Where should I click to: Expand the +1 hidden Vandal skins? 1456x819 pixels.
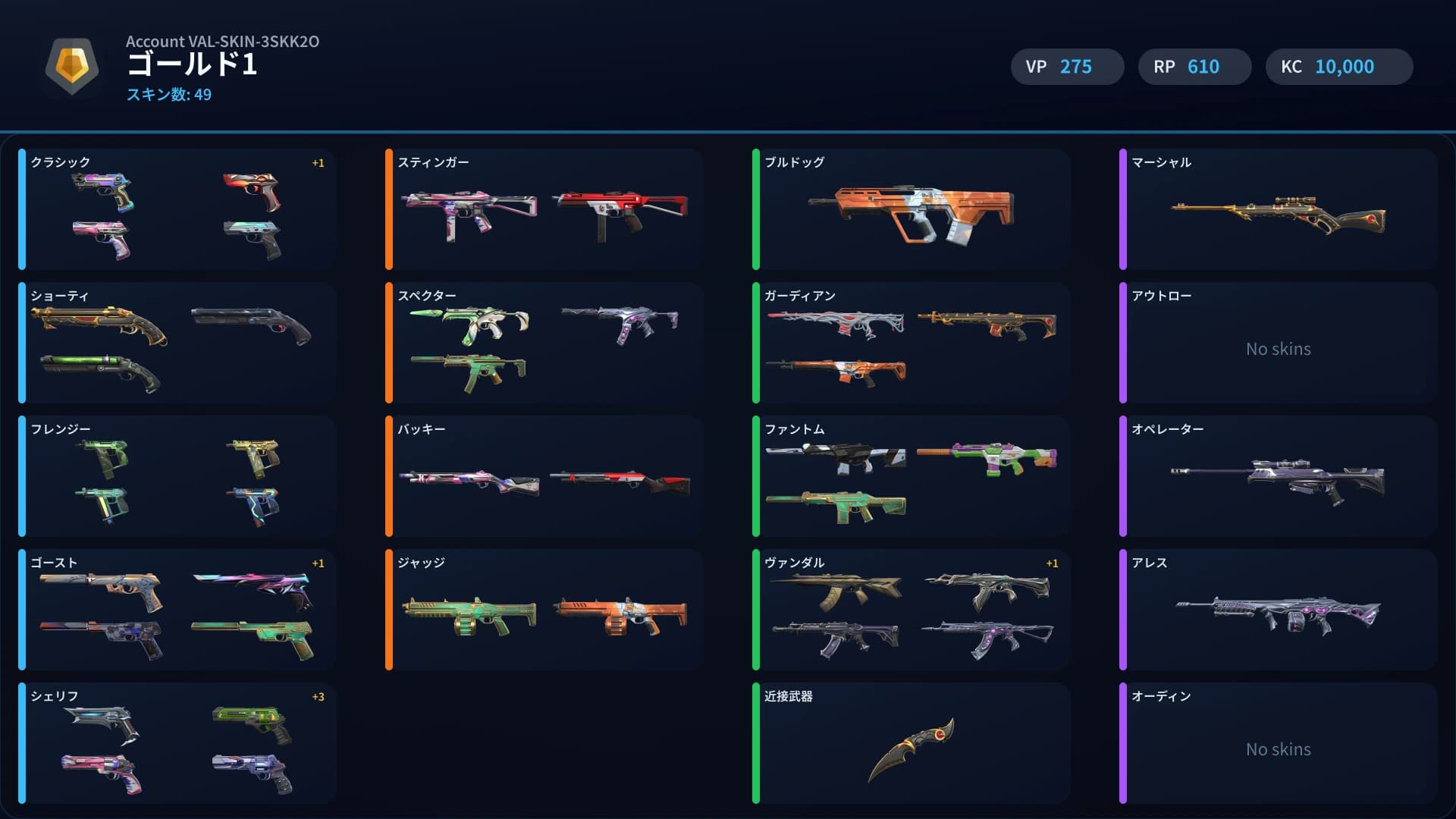(1053, 563)
